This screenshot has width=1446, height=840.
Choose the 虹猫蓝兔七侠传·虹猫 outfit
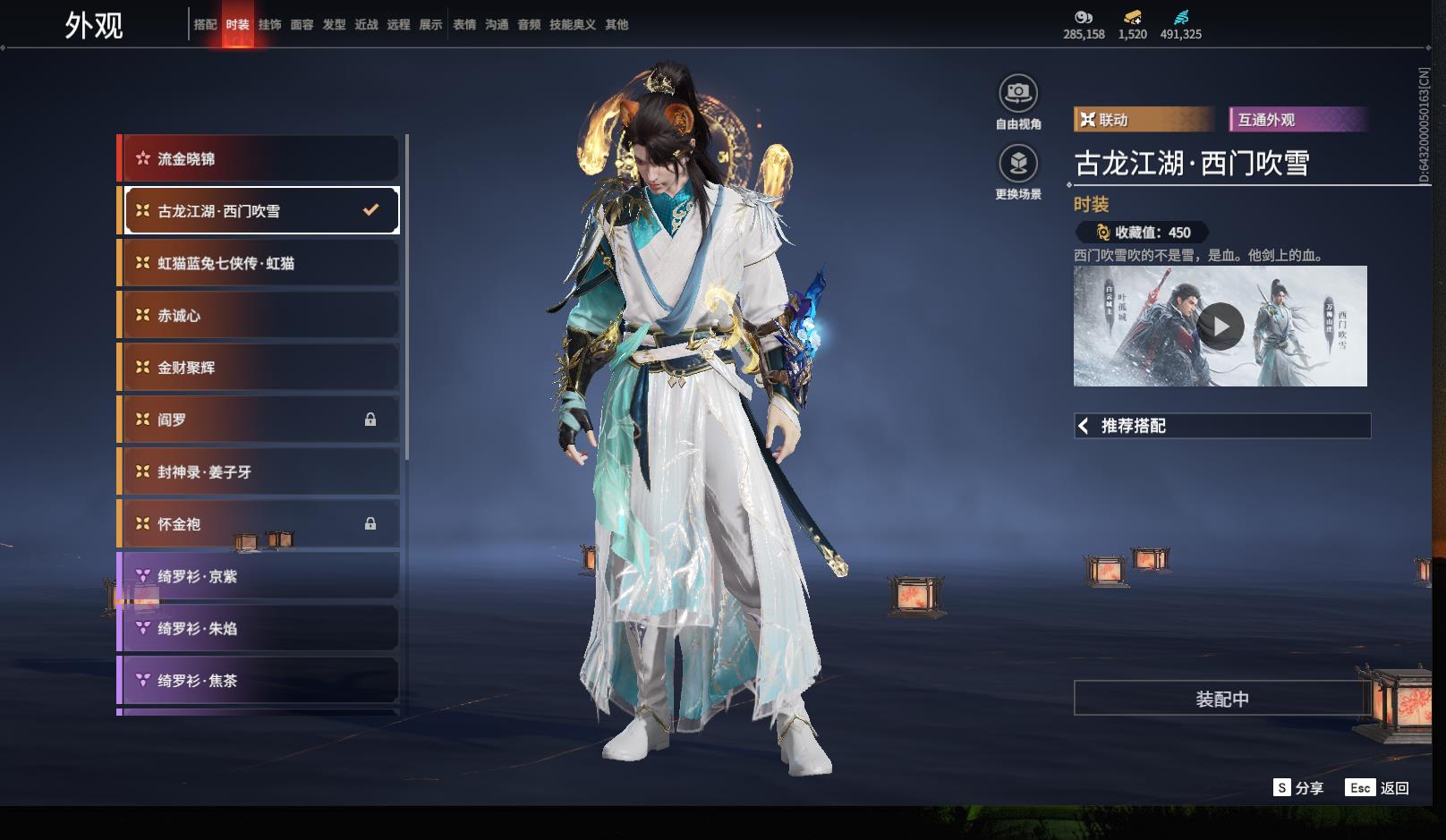tap(259, 263)
